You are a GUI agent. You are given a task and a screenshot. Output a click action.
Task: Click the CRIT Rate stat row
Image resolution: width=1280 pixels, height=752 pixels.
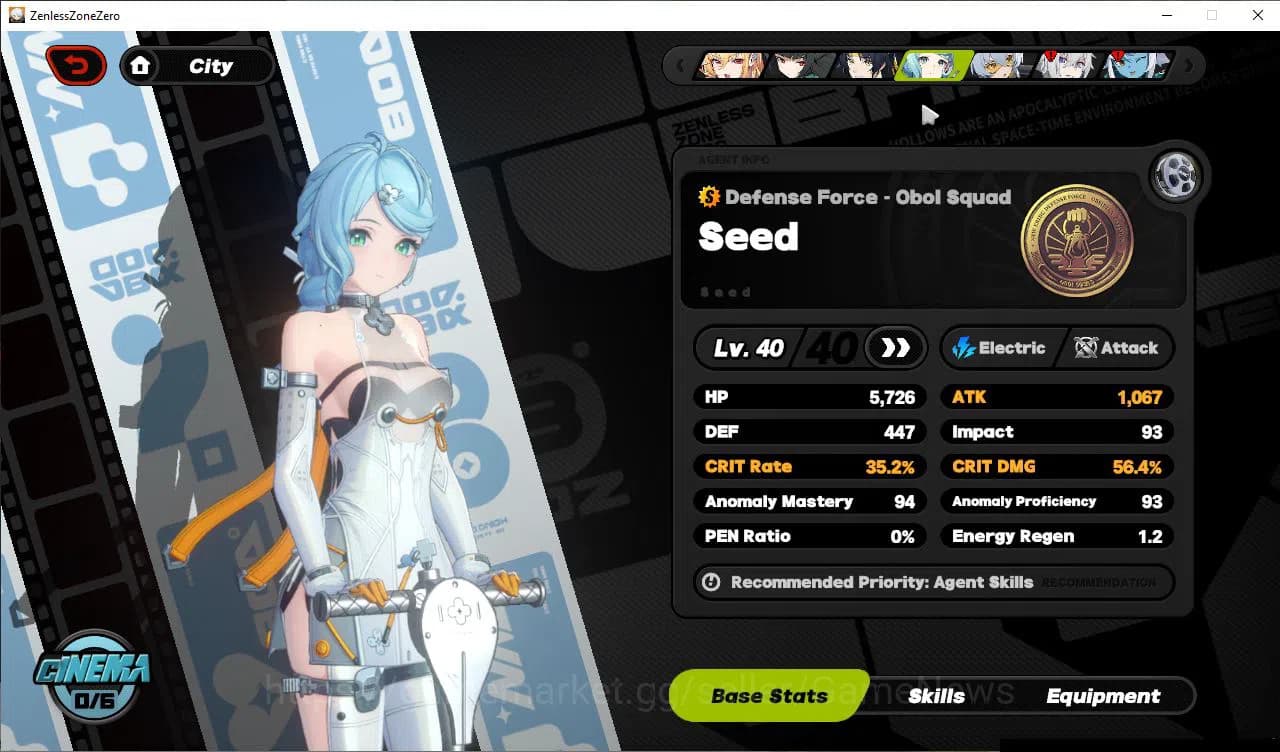[x=809, y=466]
